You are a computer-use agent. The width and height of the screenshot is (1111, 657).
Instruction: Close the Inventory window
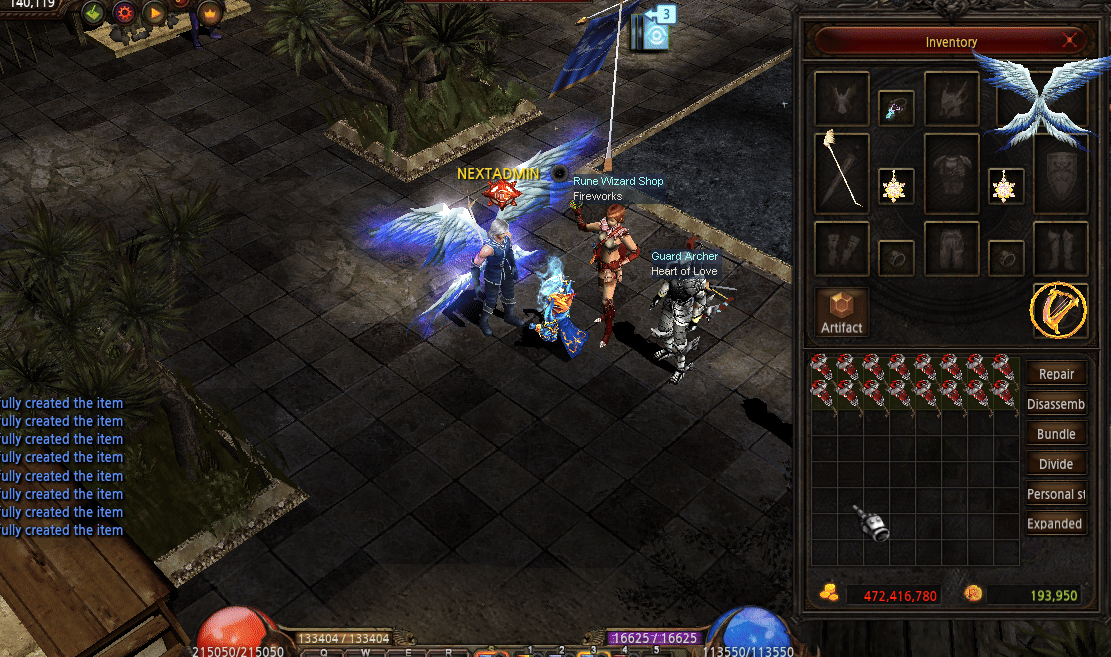click(x=1070, y=41)
